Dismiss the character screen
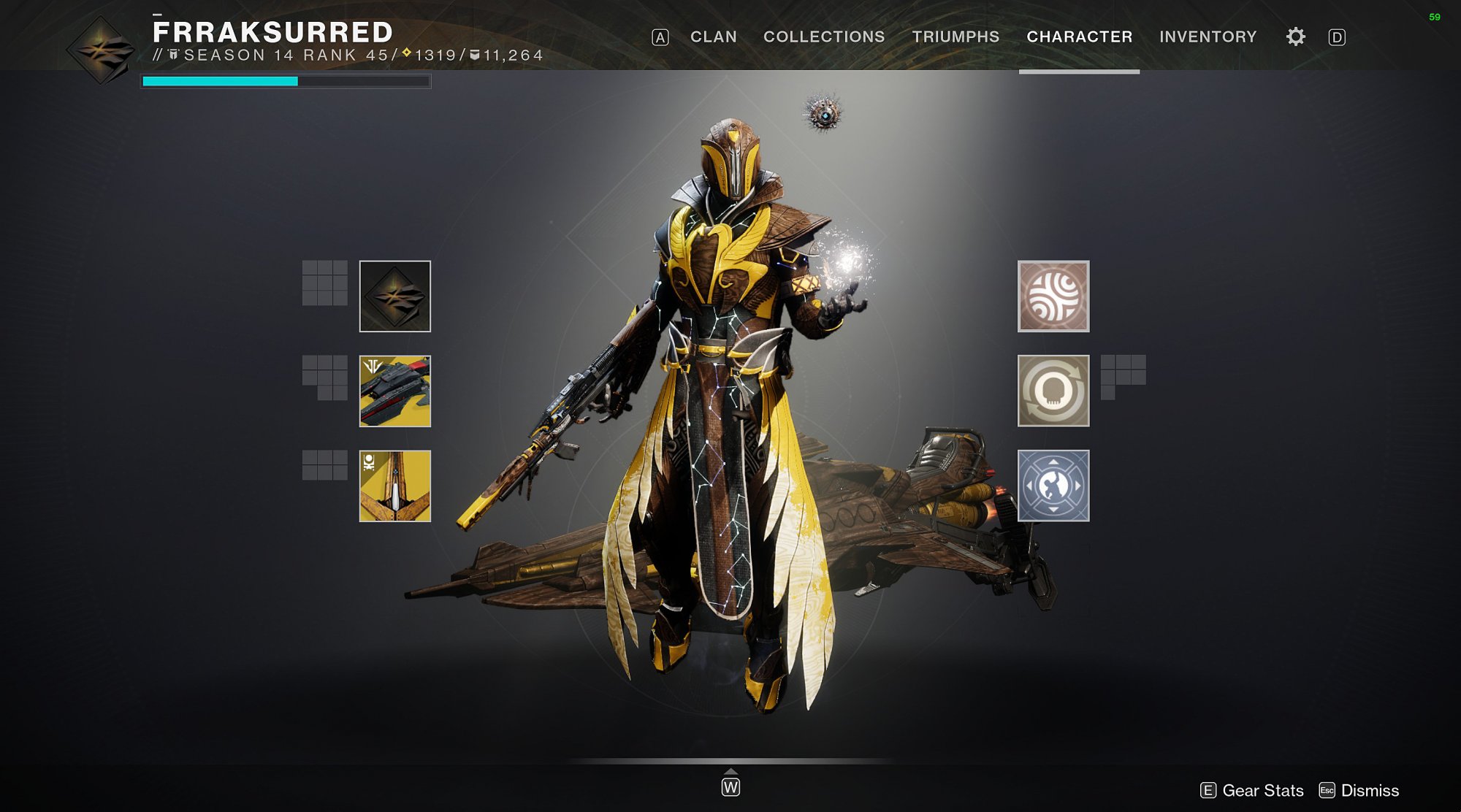Image resolution: width=1461 pixels, height=812 pixels. click(x=1359, y=790)
